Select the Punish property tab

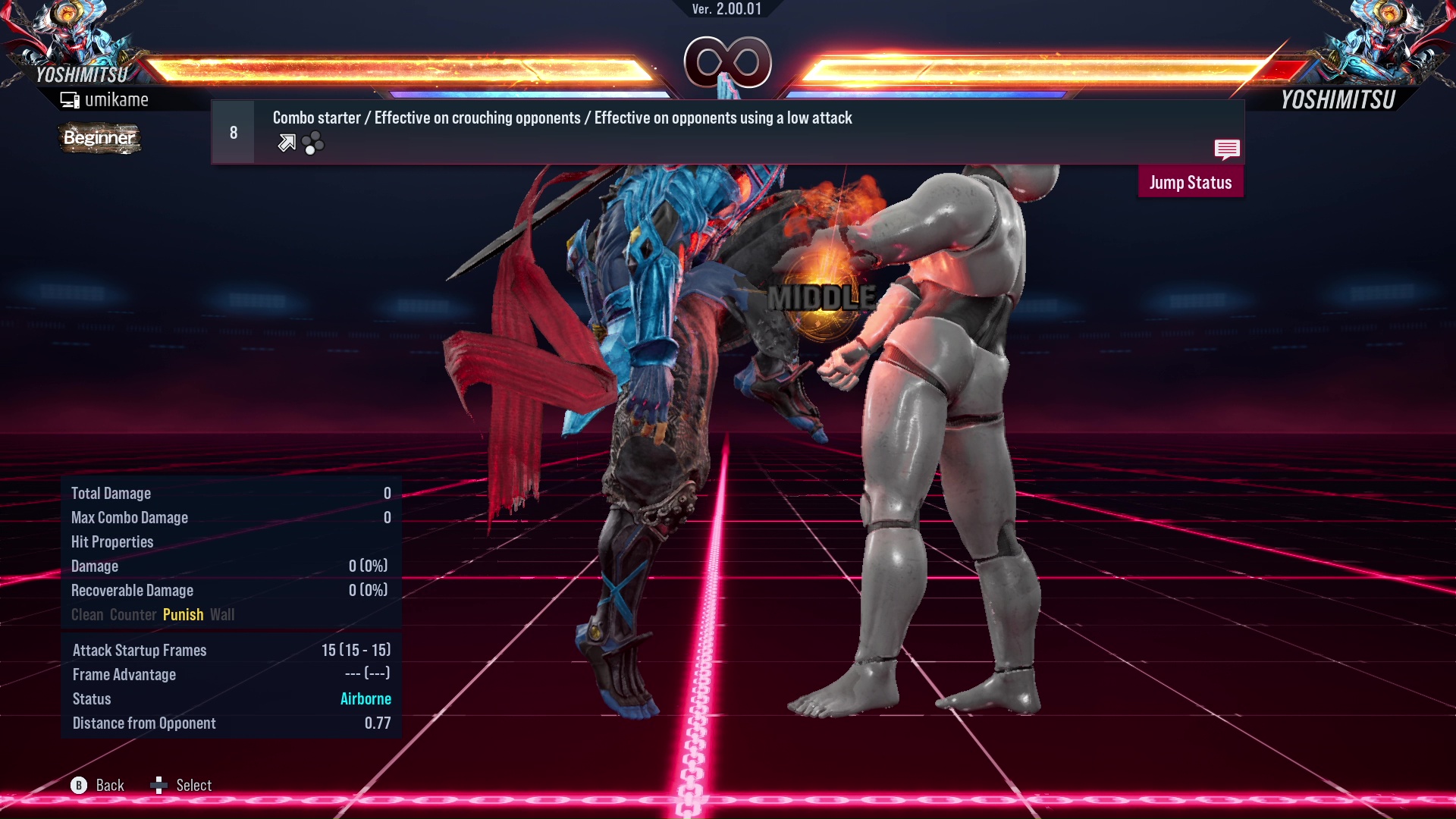pos(183,614)
